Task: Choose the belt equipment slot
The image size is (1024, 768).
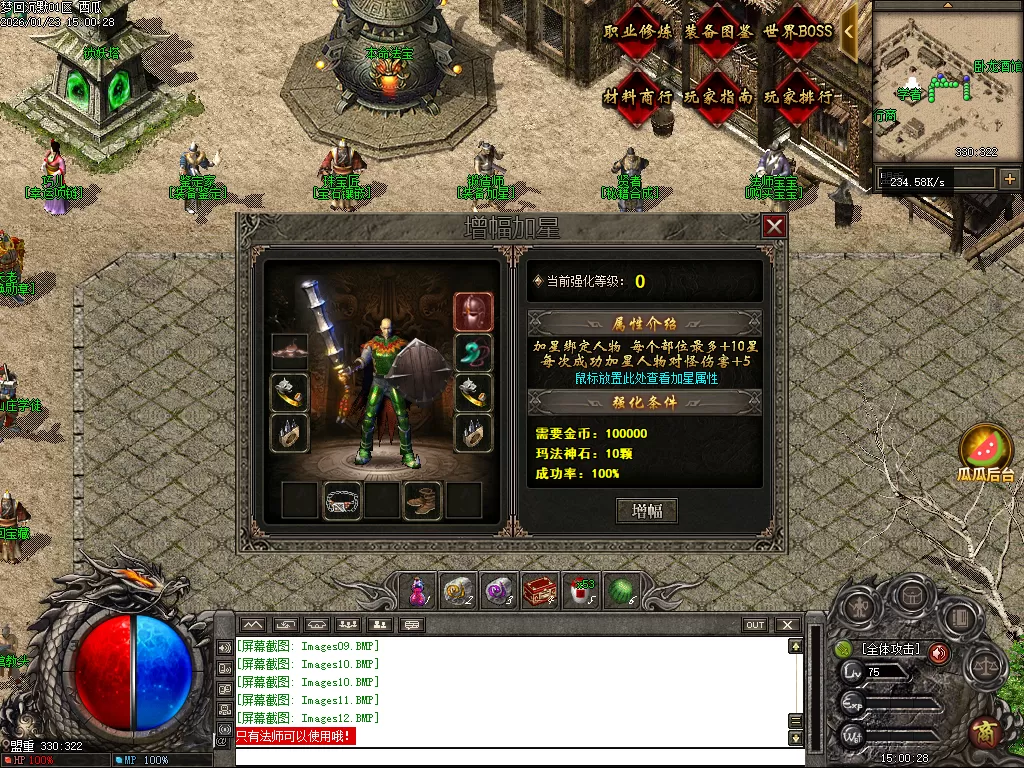Action: (343, 500)
